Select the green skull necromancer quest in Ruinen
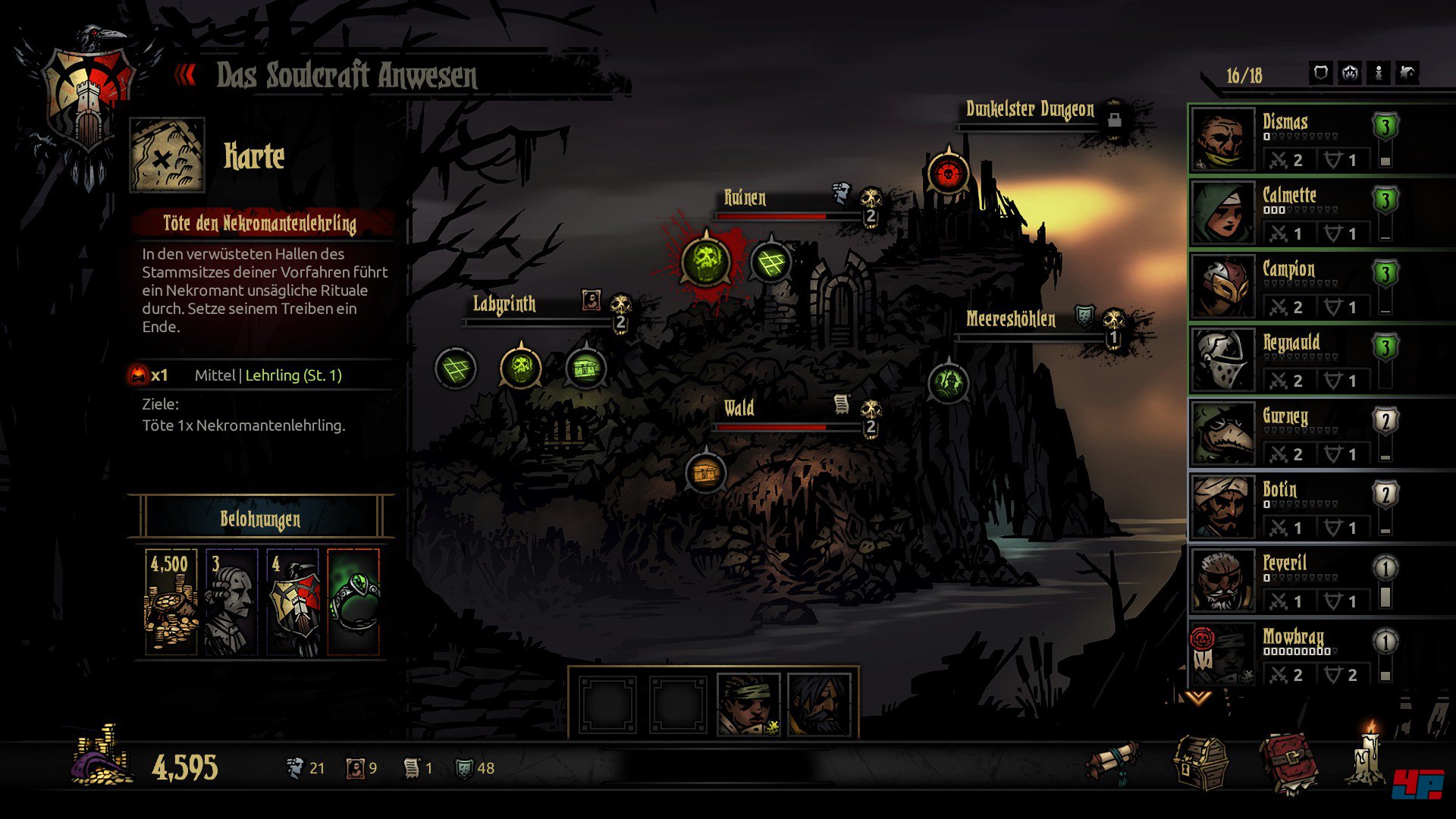Screen dimensions: 1456x819 tap(706, 262)
